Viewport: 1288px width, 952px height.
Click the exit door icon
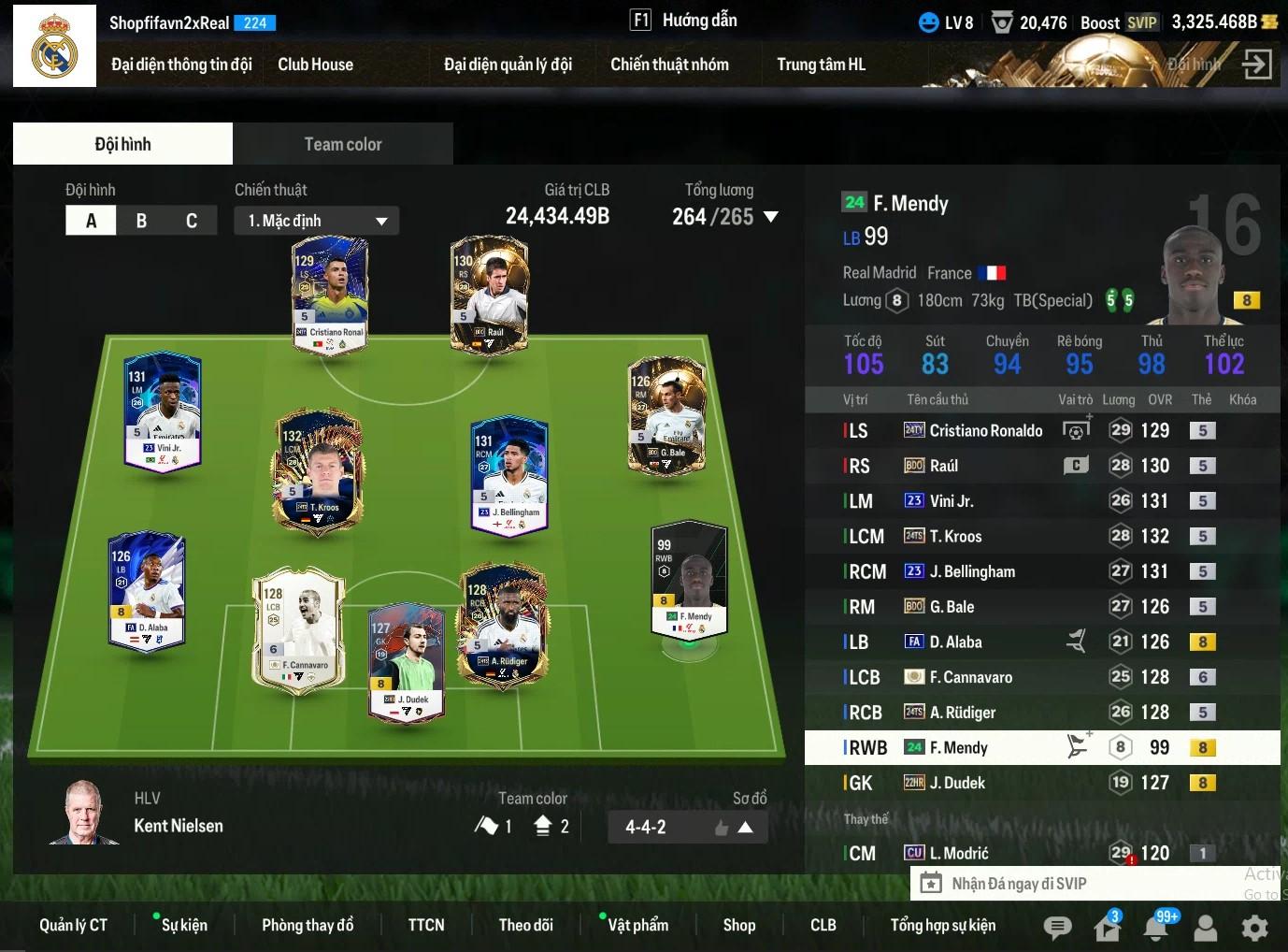1257,65
